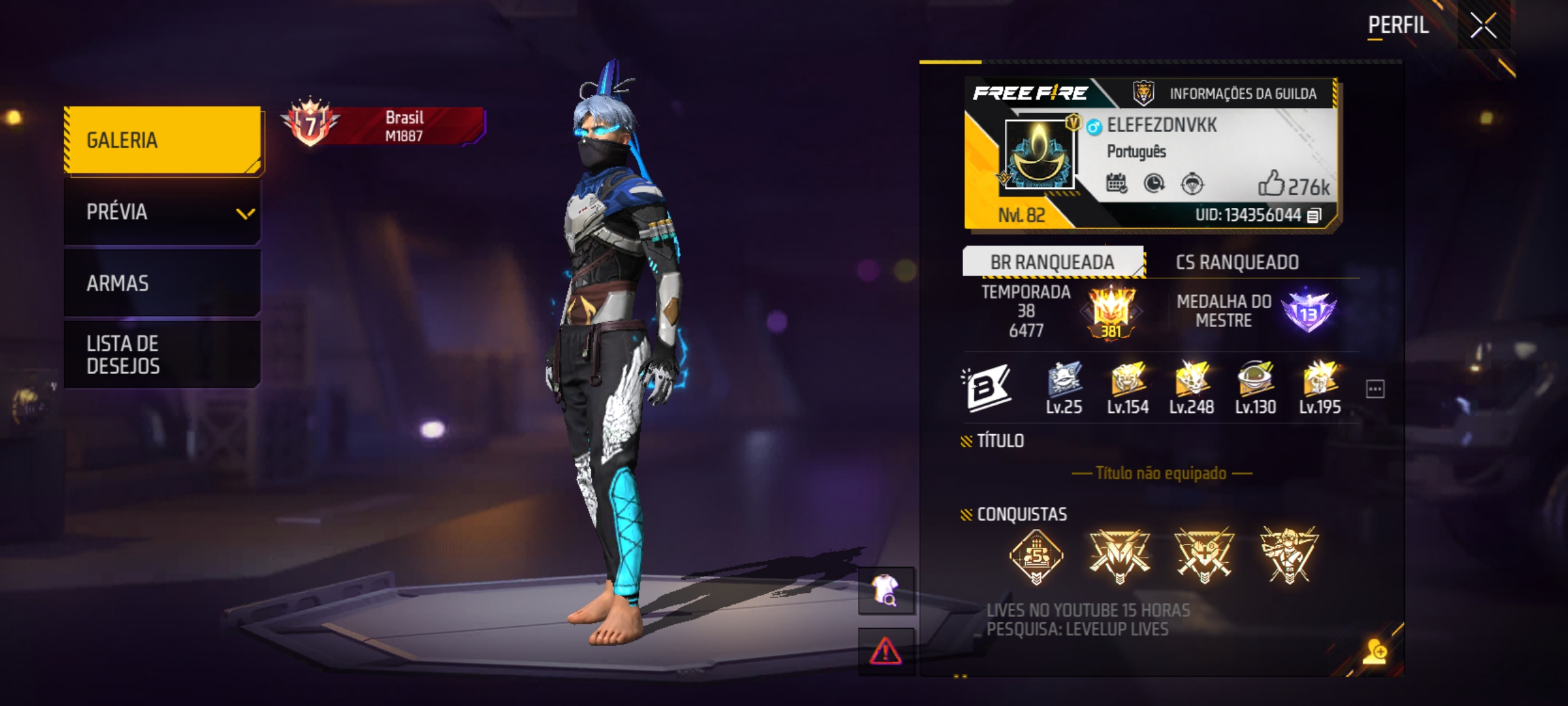
Task: Add the player as friend icon
Action: [x=1375, y=652]
